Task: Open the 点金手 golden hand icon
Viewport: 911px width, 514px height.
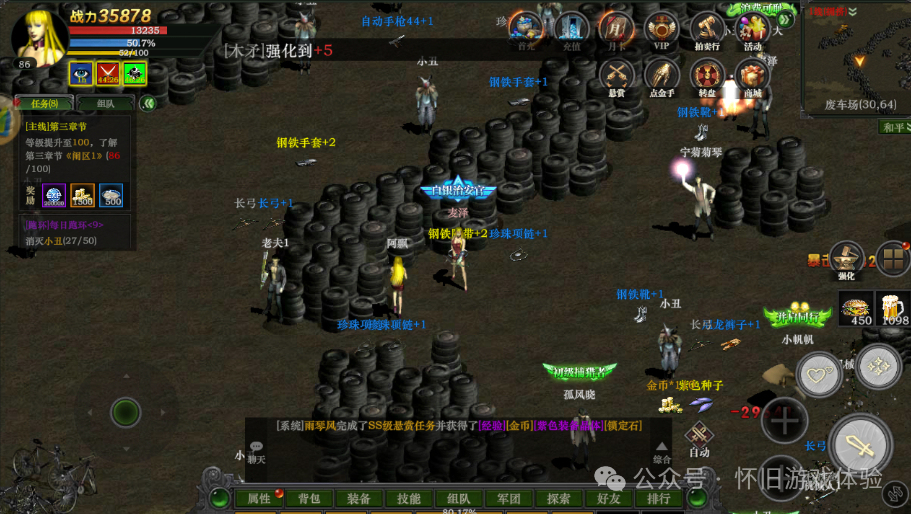Action: [x=661, y=75]
